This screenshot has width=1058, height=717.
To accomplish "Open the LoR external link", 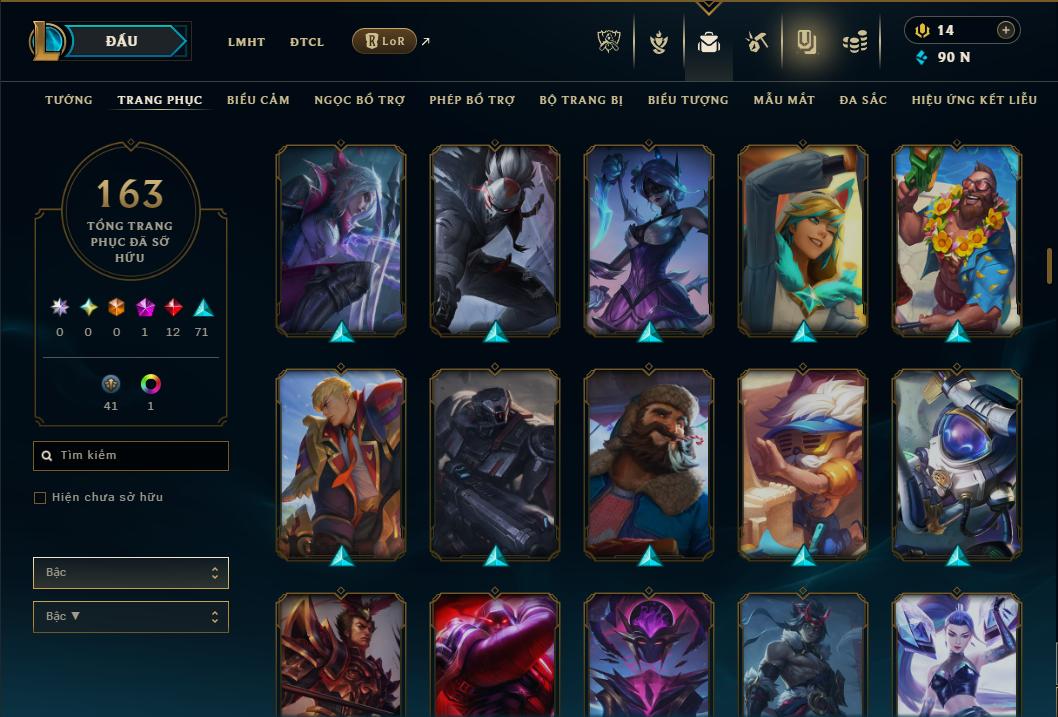I will (385, 41).
